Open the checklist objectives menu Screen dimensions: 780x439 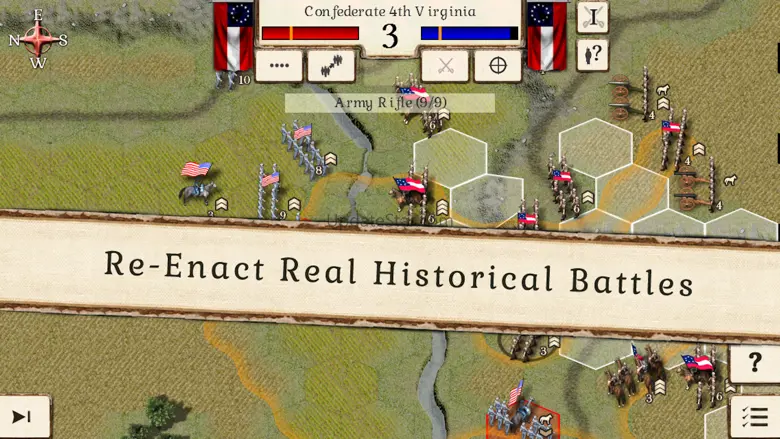[755, 416]
